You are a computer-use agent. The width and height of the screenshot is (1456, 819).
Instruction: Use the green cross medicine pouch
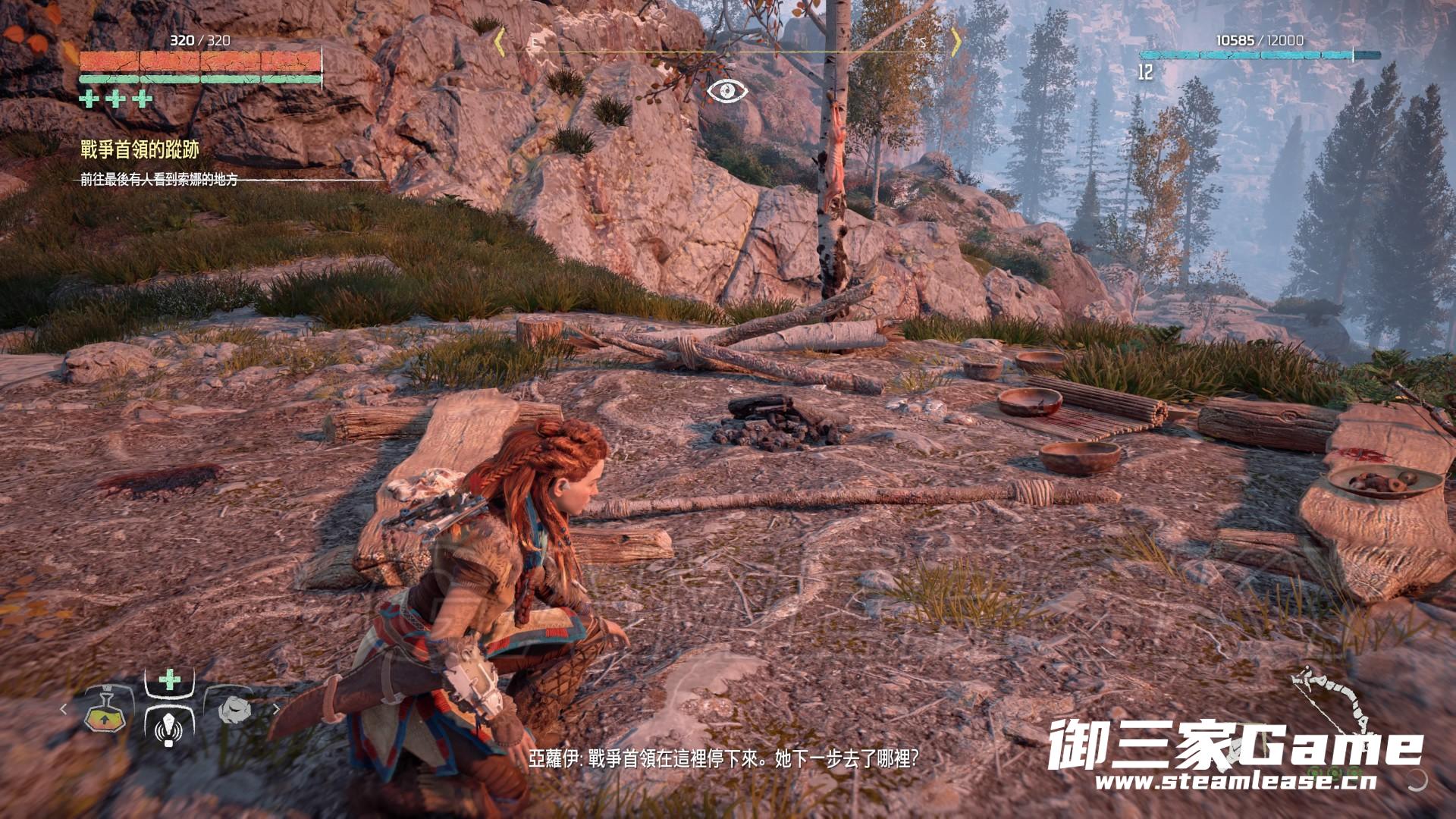(169, 679)
